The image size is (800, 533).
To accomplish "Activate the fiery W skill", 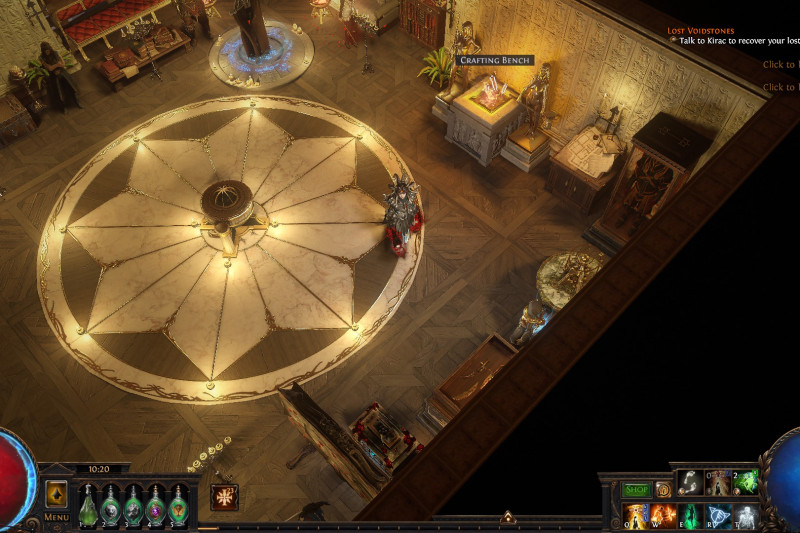I will (x=663, y=516).
